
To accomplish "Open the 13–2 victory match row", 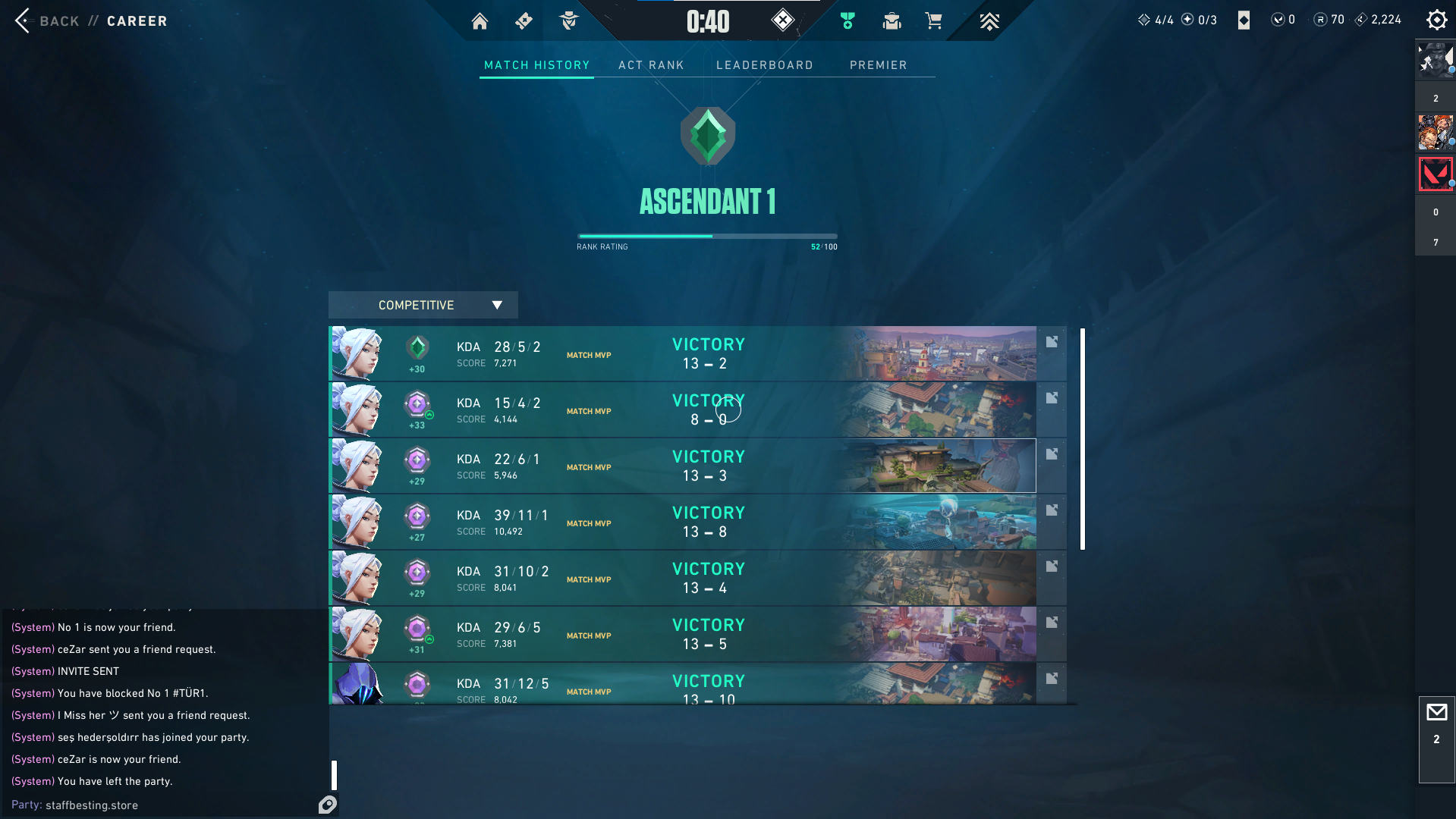I will tap(683, 354).
